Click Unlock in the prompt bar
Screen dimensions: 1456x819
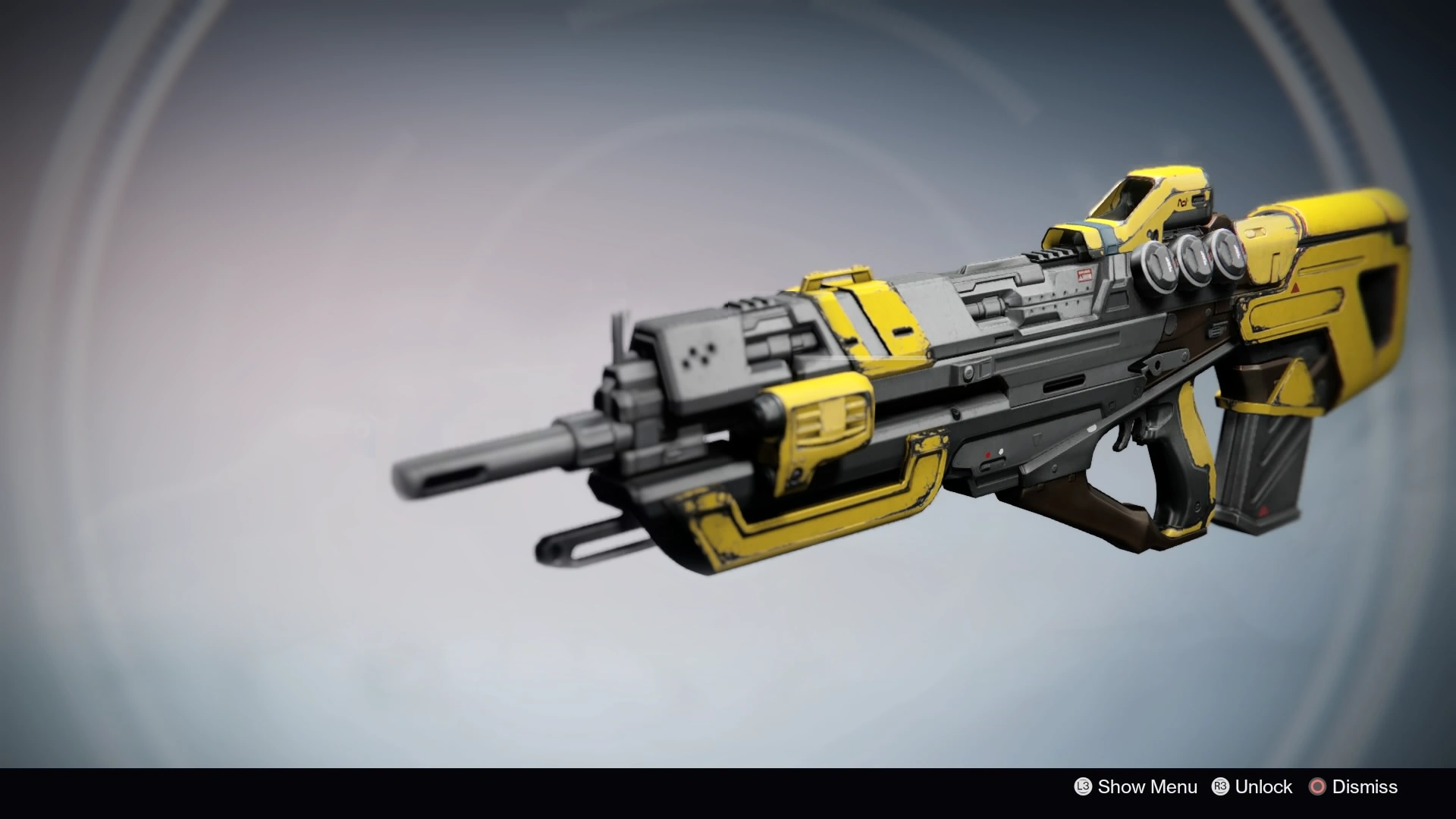click(x=1263, y=787)
